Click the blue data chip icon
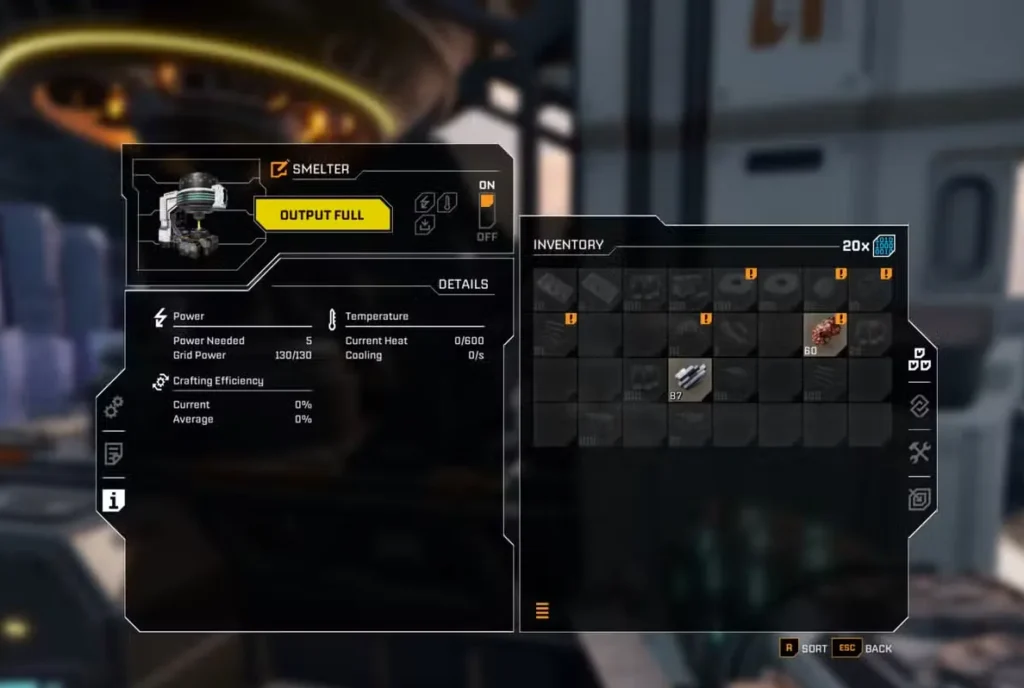1024x688 pixels. click(883, 246)
